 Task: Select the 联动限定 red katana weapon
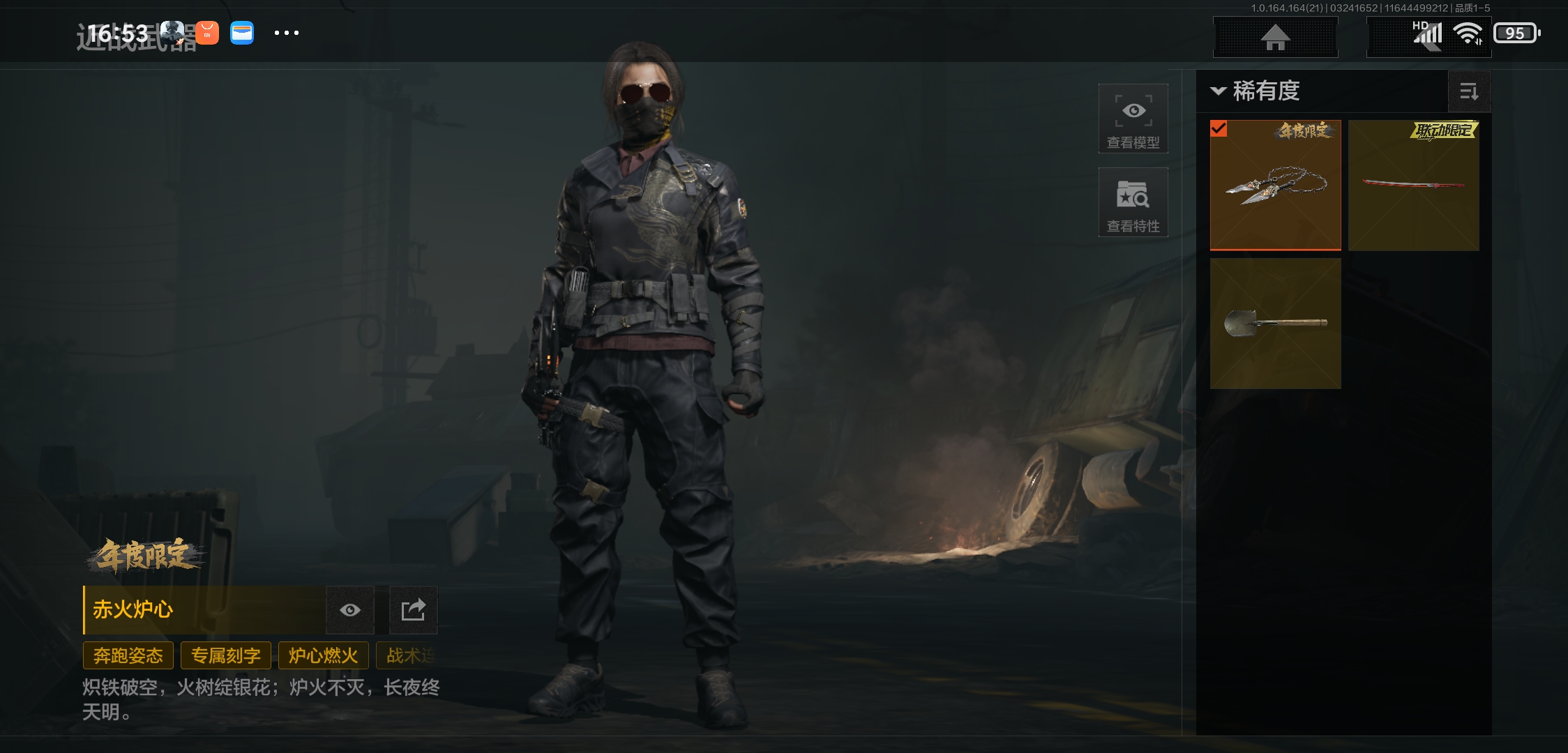coord(1413,185)
